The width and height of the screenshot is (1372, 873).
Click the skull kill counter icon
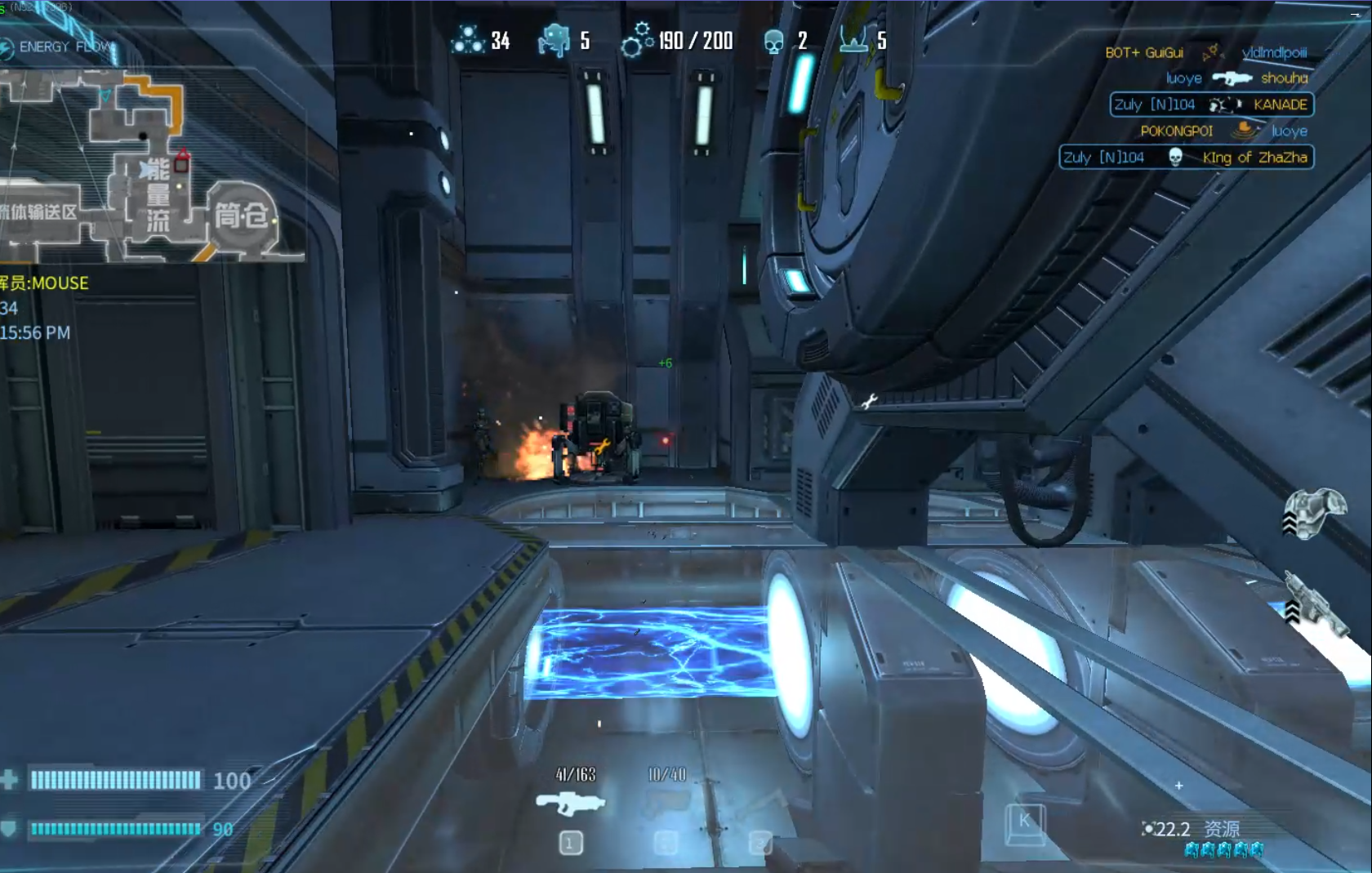pos(773,41)
